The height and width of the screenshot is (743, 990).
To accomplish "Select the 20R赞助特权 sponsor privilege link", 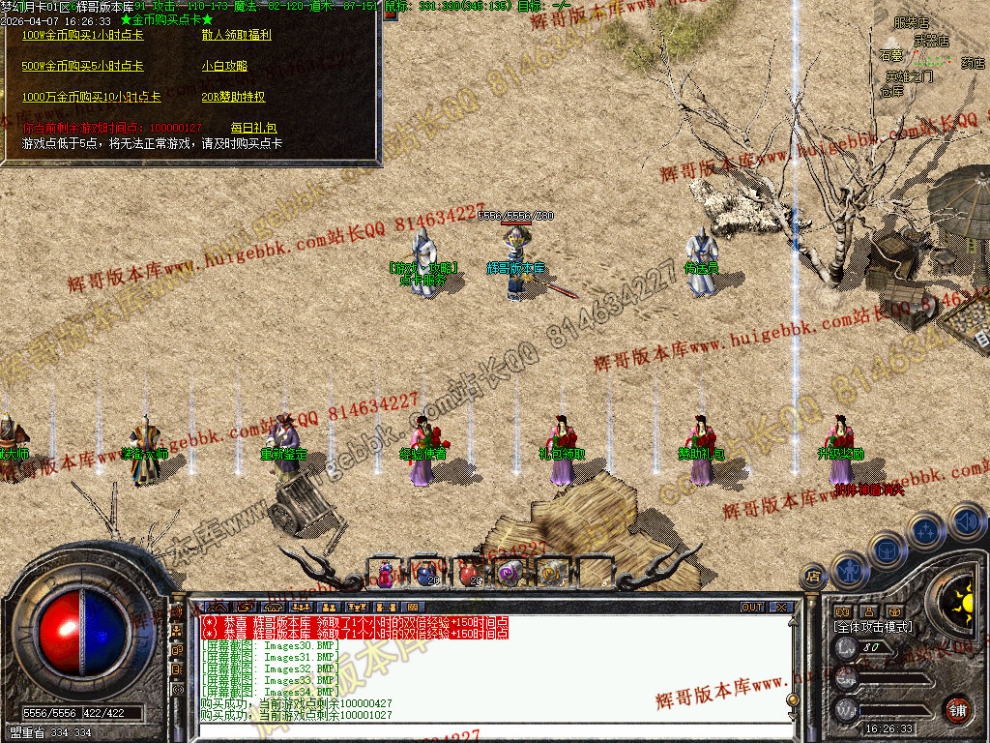I will 233,97.
